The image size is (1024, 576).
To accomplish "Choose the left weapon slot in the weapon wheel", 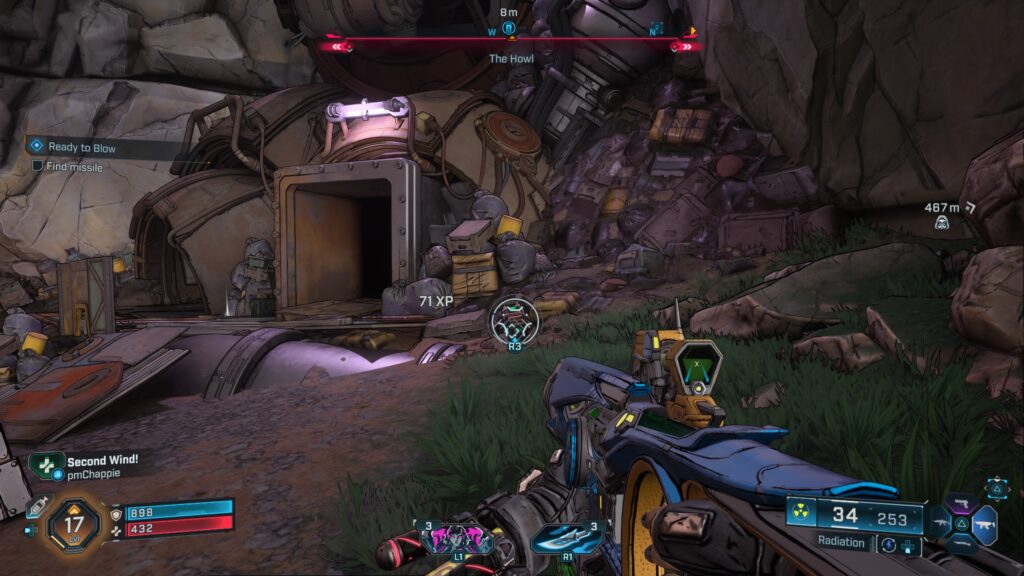I will [x=940, y=524].
